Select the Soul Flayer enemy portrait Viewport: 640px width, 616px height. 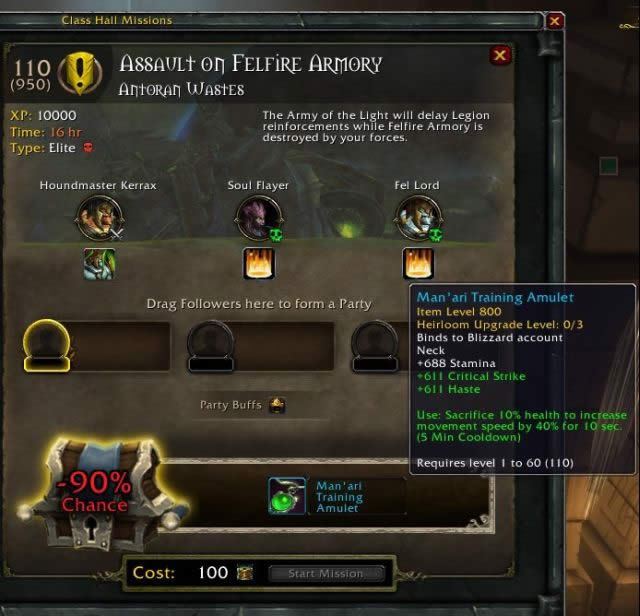tap(258, 216)
